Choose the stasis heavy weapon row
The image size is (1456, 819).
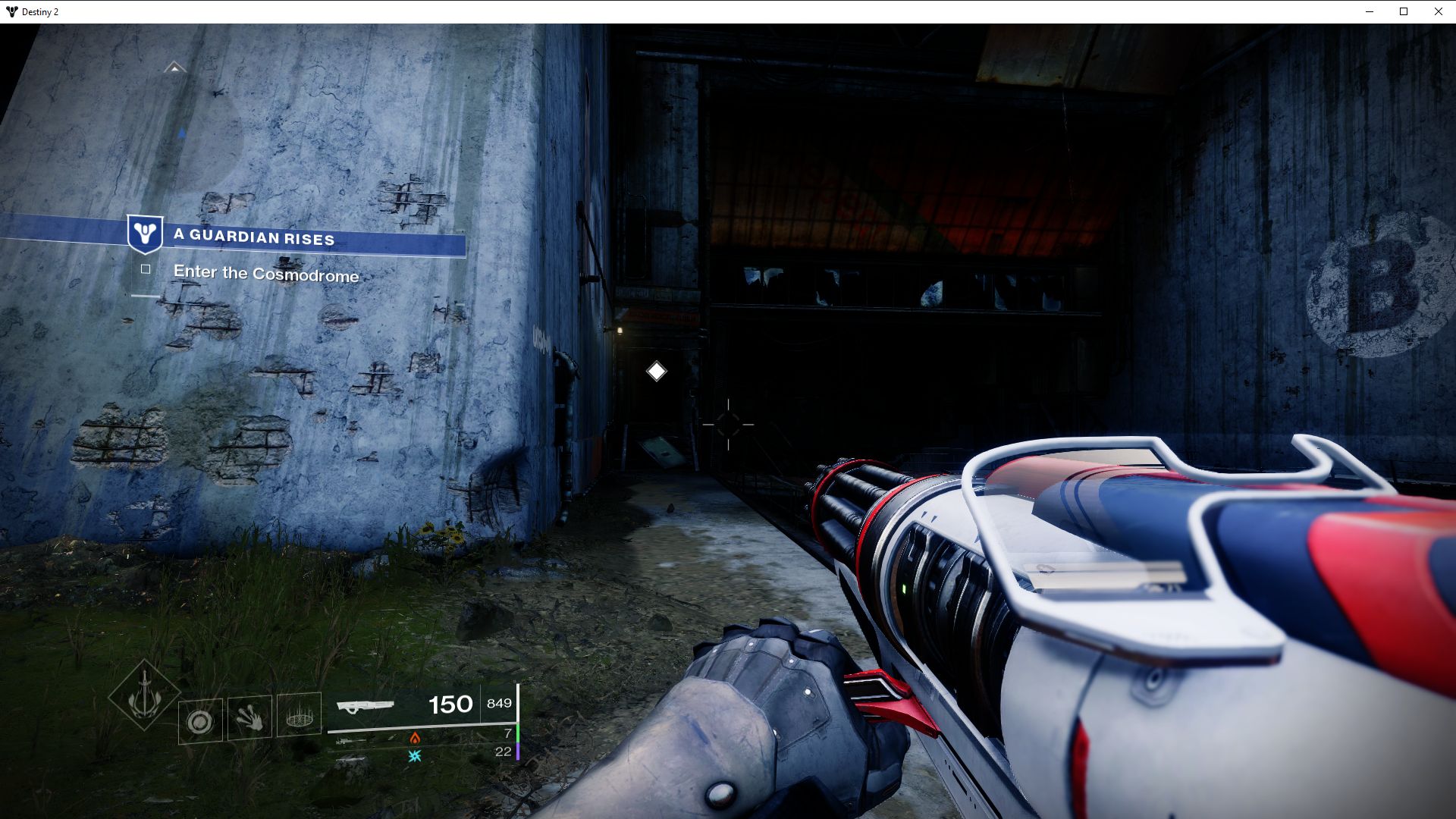pos(415,756)
